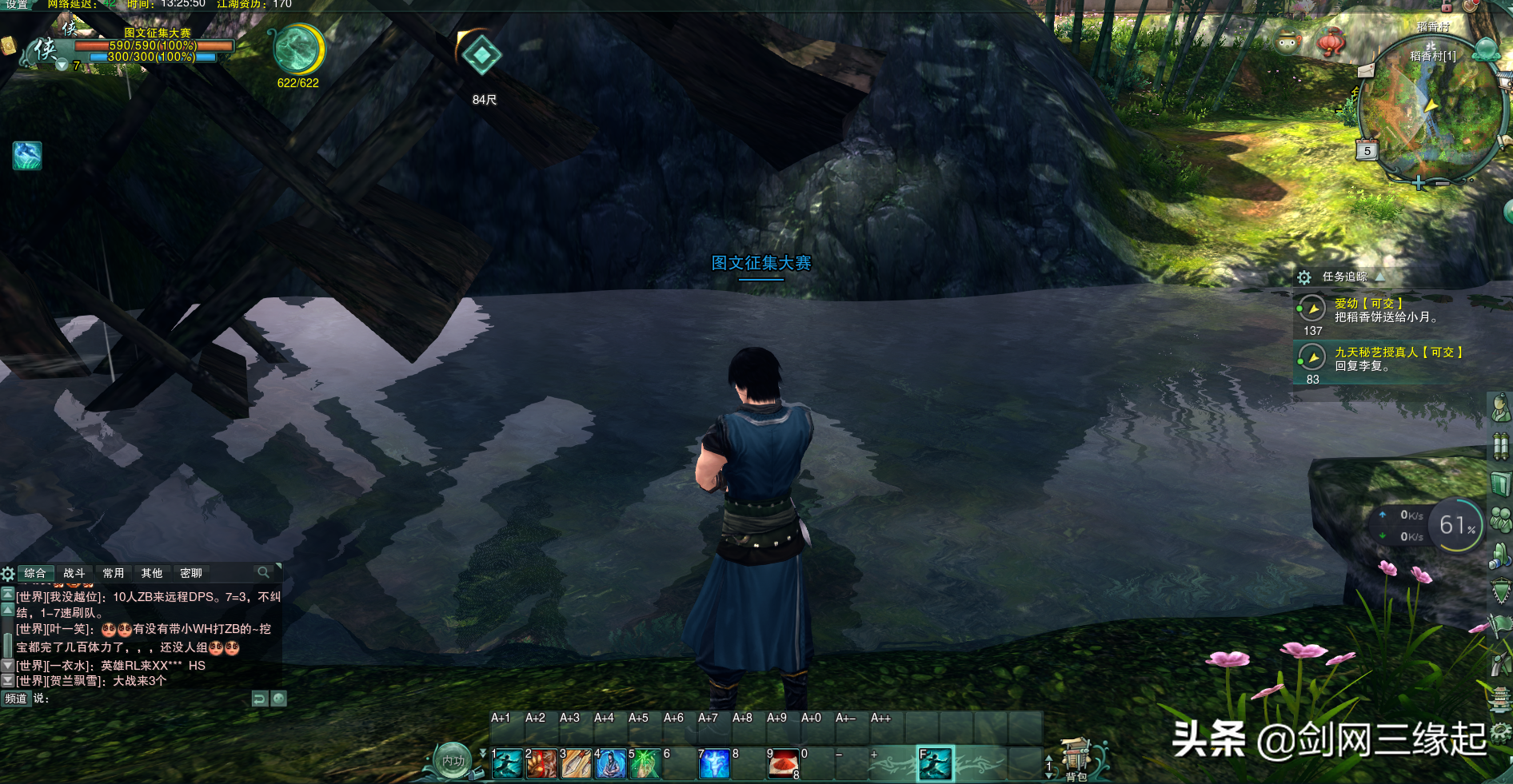Viewport: 1513px width, 784px height.
Task: Zoom in the minimap with plus button
Action: [x=1419, y=183]
